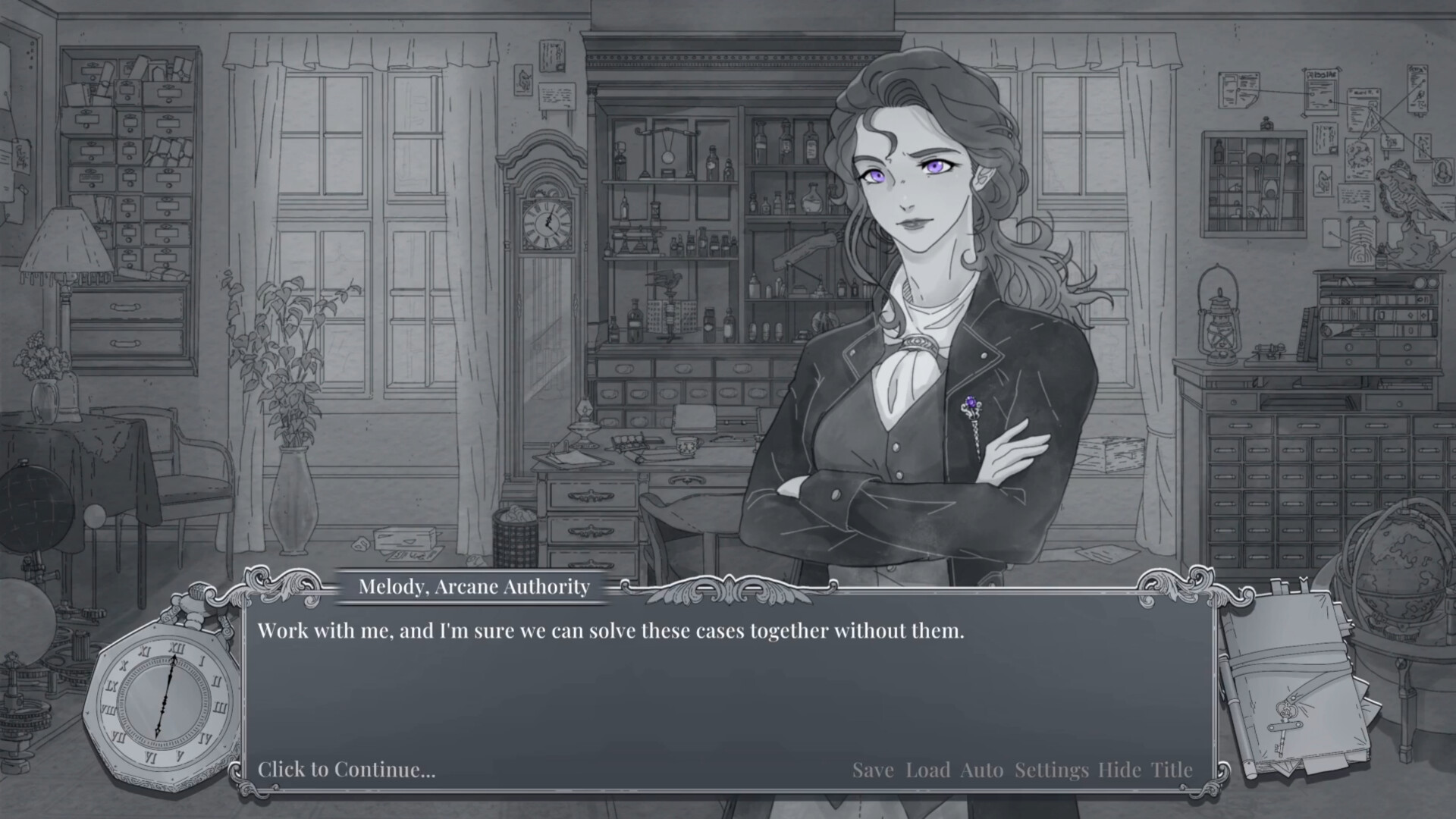Hide the dialogue interface
The image size is (1456, 819).
point(1119,770)
